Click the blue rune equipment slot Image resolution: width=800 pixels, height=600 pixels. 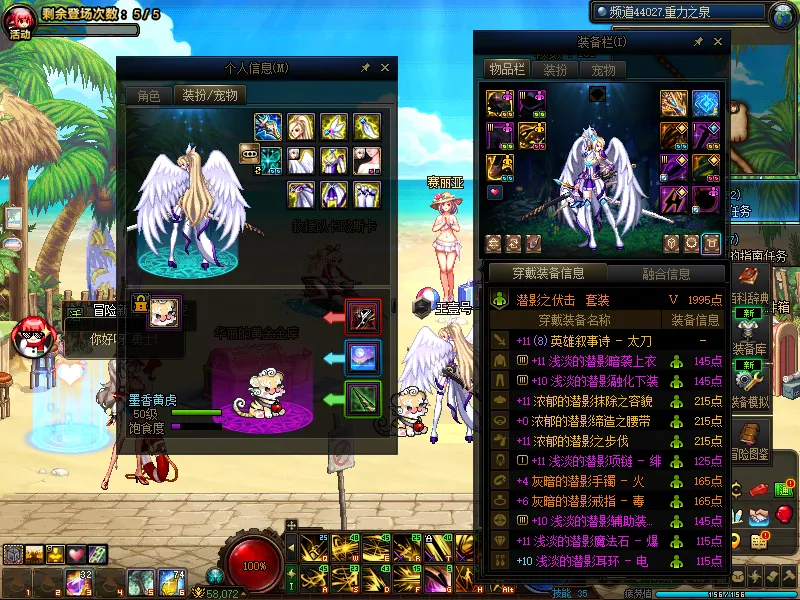tap(706, 104)
